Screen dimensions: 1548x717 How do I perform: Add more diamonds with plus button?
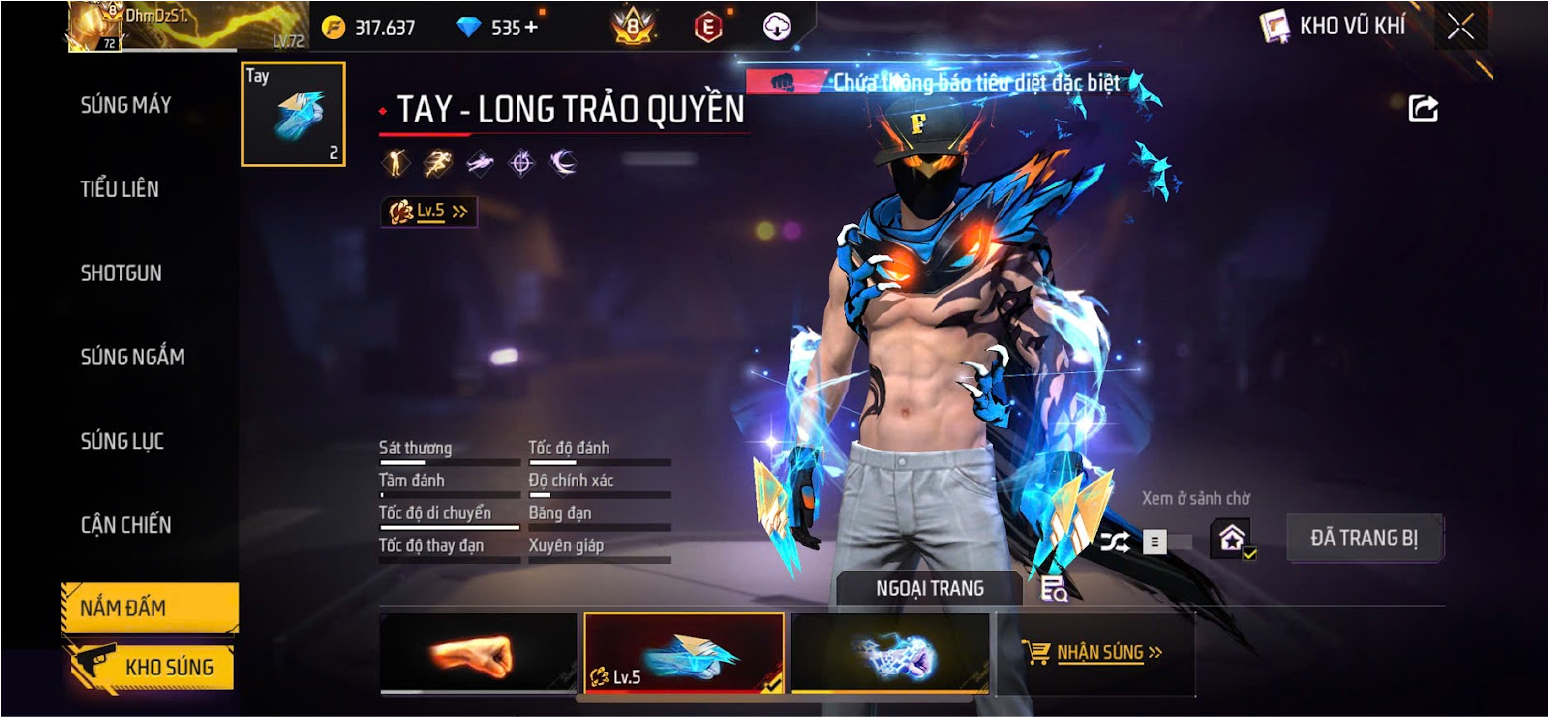[531, 28]
